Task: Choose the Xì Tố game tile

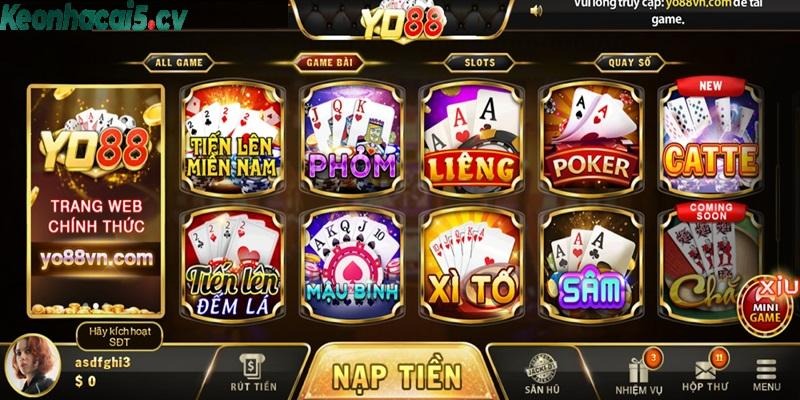Action: pyautogui.click(x=470, y=260)
